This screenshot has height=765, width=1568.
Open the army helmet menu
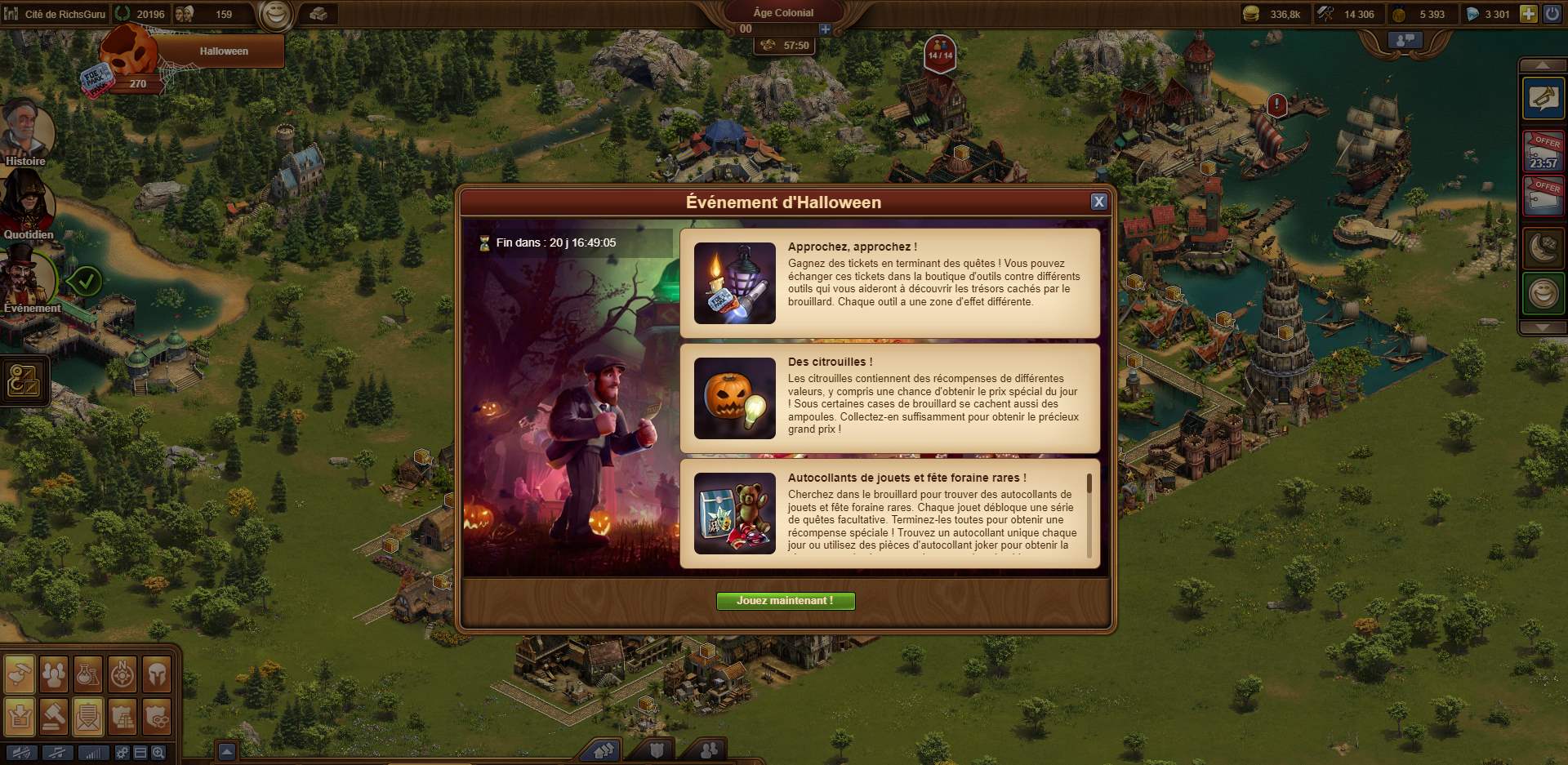click(x=157, y=674)
